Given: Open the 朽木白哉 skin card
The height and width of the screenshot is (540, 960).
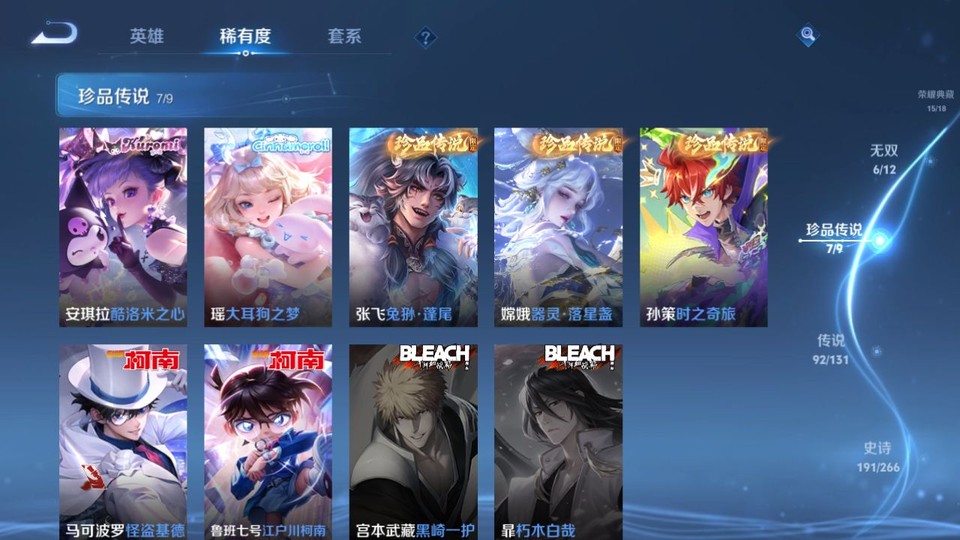Looking at the screenshot, I should (558, 442).
